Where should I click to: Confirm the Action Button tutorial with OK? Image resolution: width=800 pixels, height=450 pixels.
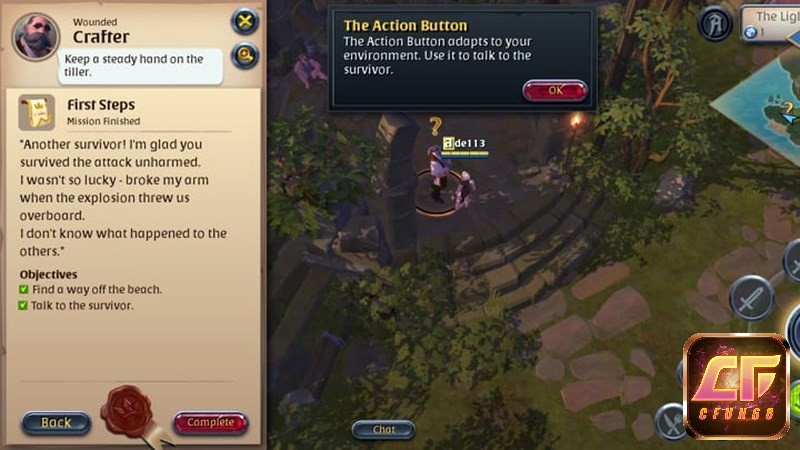coord(554,90)
